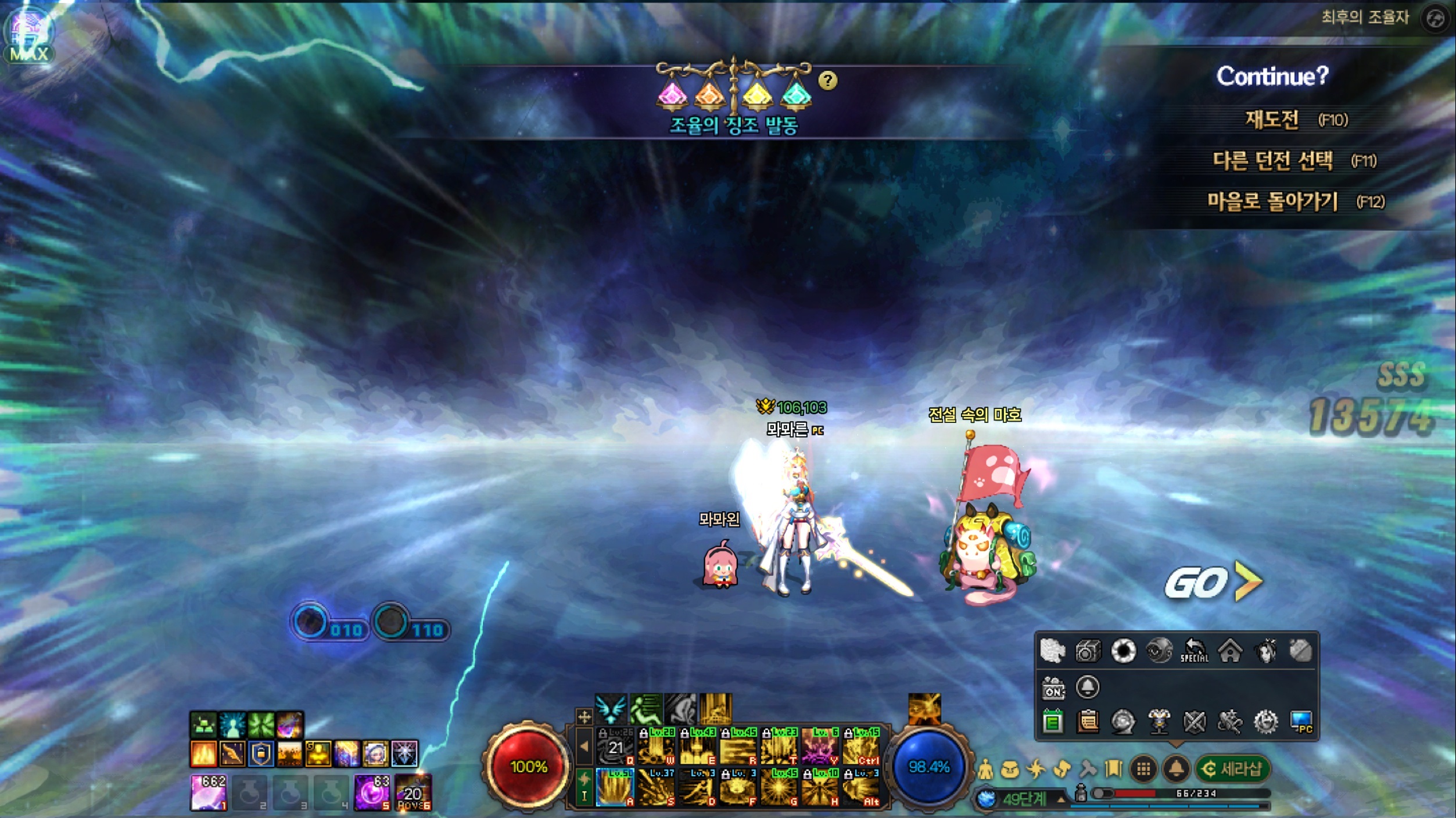The image size is (1456, 818).
Task: Activate the purple Lv.6 skill in the Y slot
Action: 820,747
